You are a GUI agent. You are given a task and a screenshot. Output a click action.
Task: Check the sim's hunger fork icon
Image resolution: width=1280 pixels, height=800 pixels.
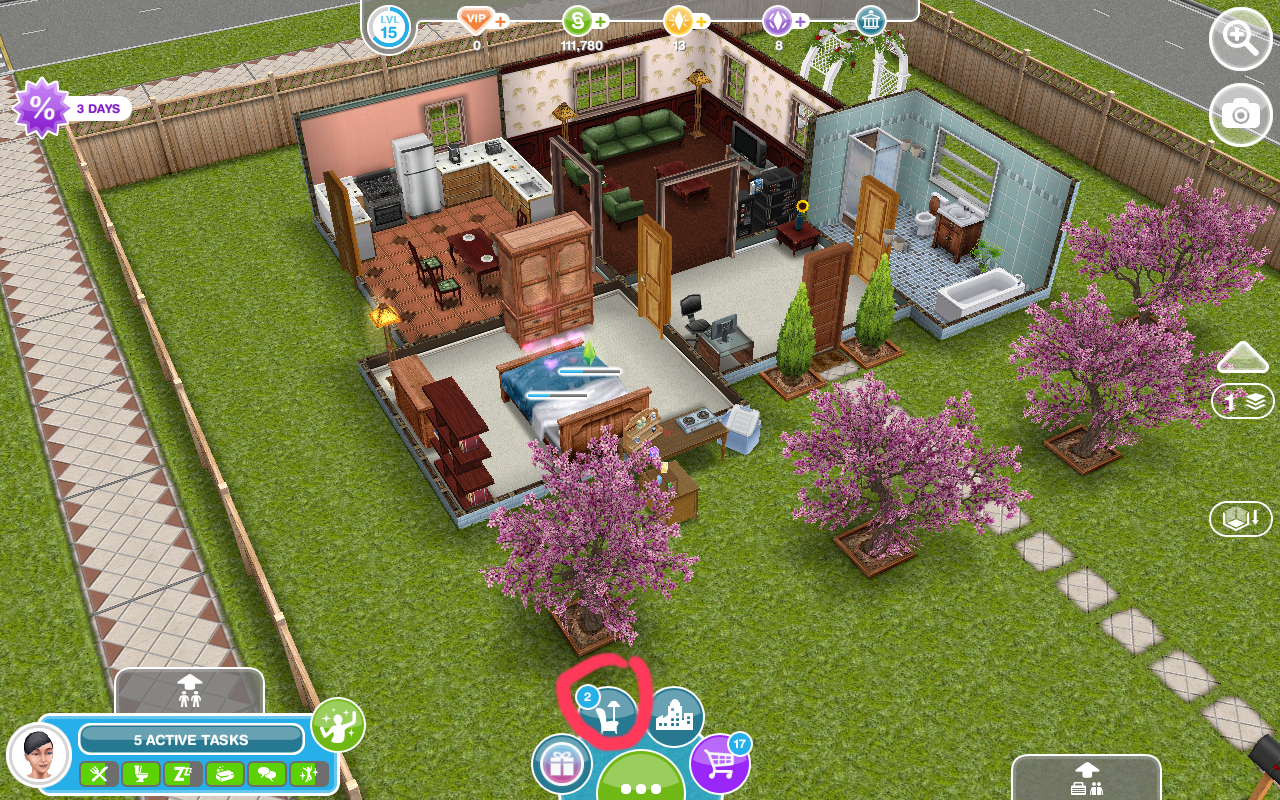[x=100, y=774]
